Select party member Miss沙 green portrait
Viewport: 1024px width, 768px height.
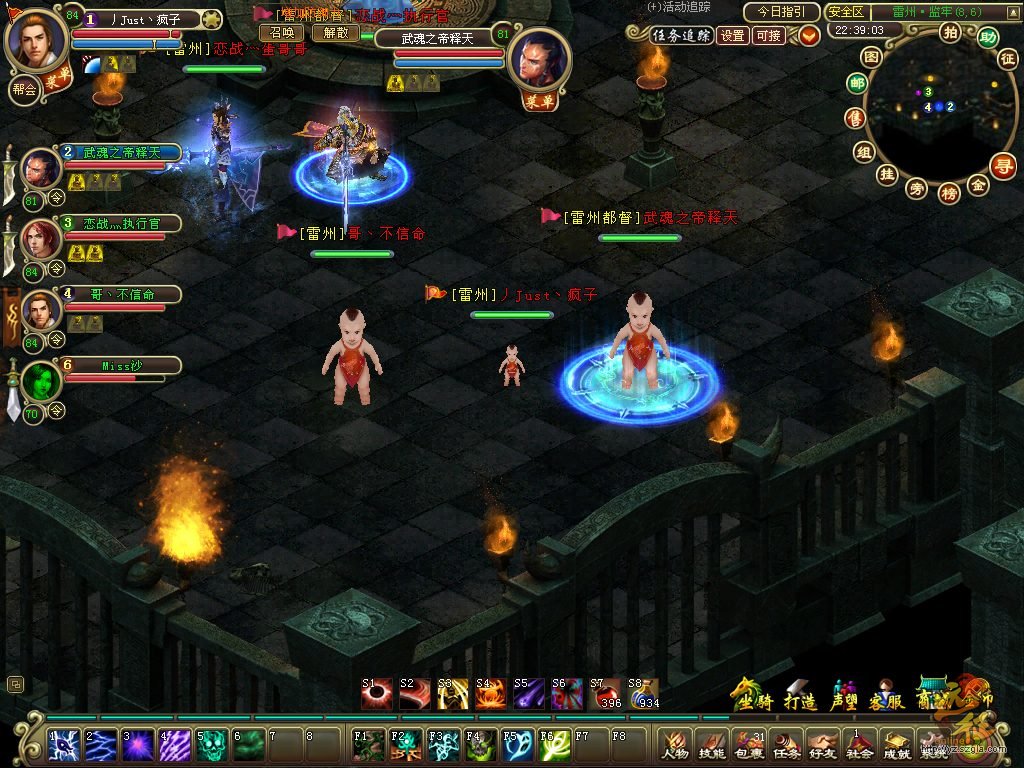point(41,381)
